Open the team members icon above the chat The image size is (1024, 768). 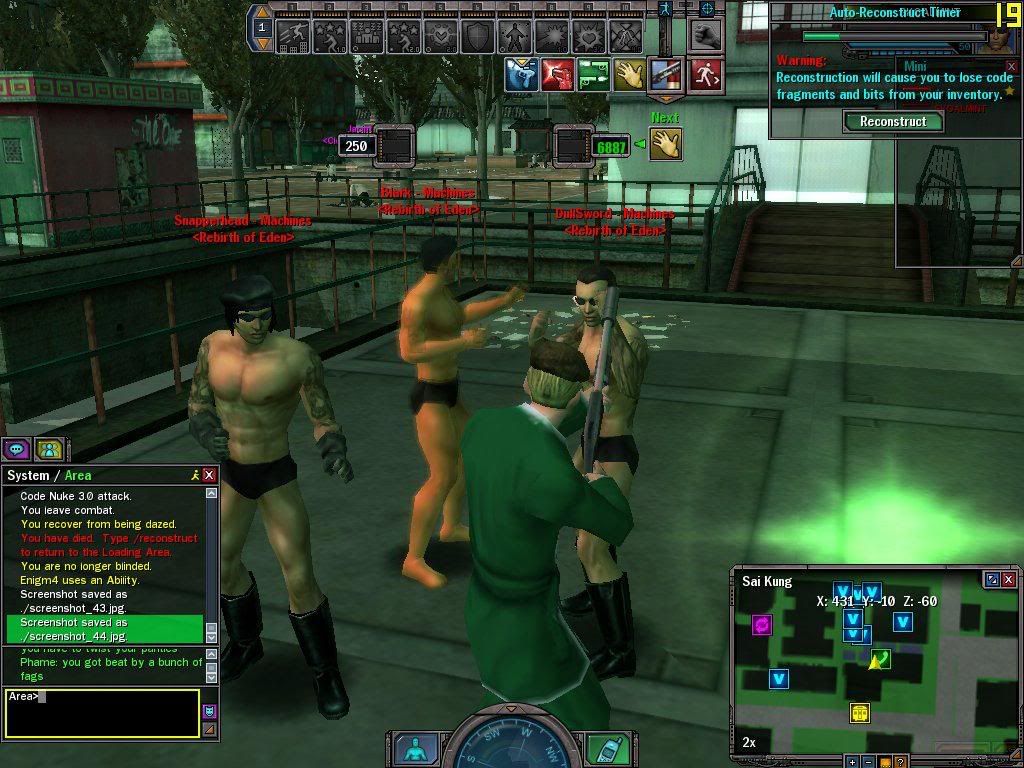click(49, 449)
